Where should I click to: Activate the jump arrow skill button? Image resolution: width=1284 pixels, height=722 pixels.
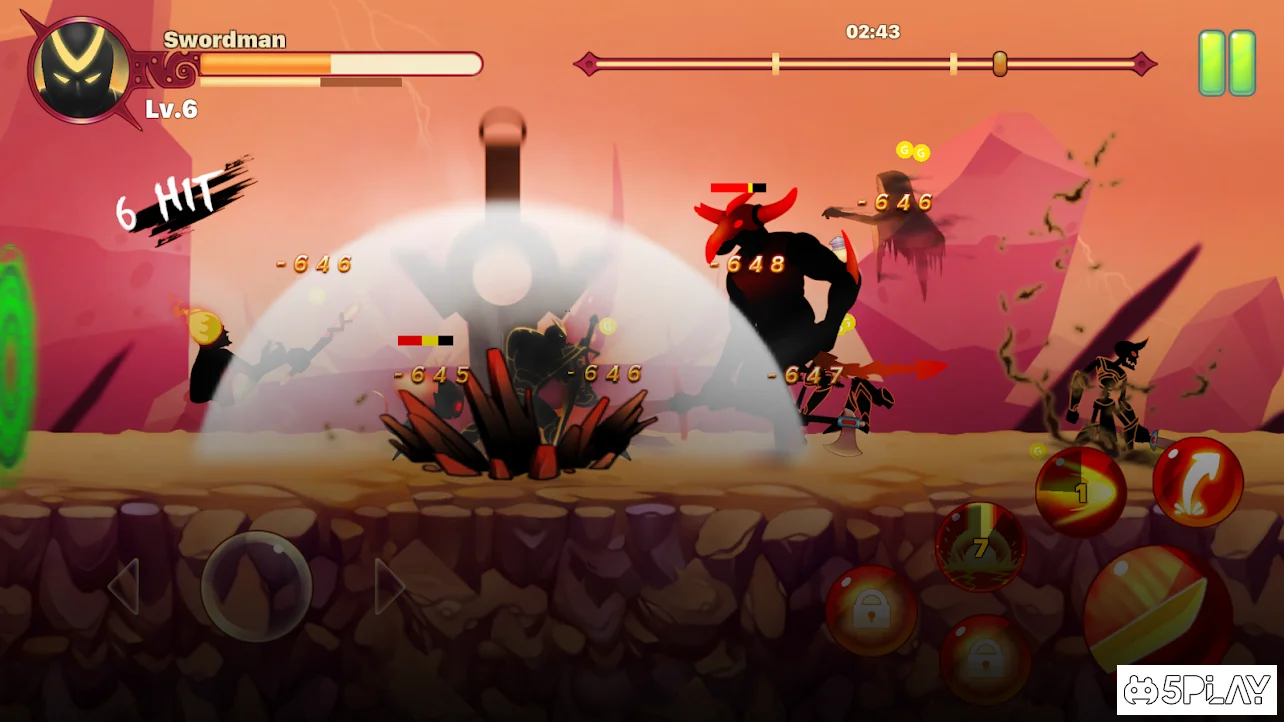point(1197,482)
